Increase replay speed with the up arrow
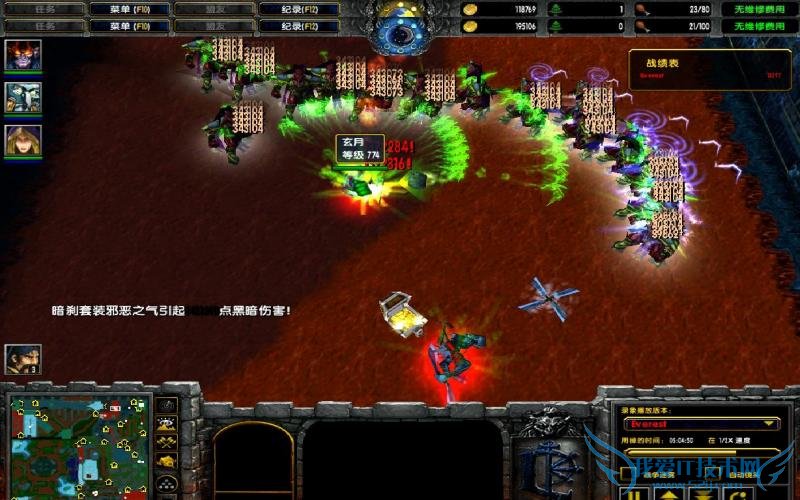Screen dimensions: 800x500 pos(669,494)
